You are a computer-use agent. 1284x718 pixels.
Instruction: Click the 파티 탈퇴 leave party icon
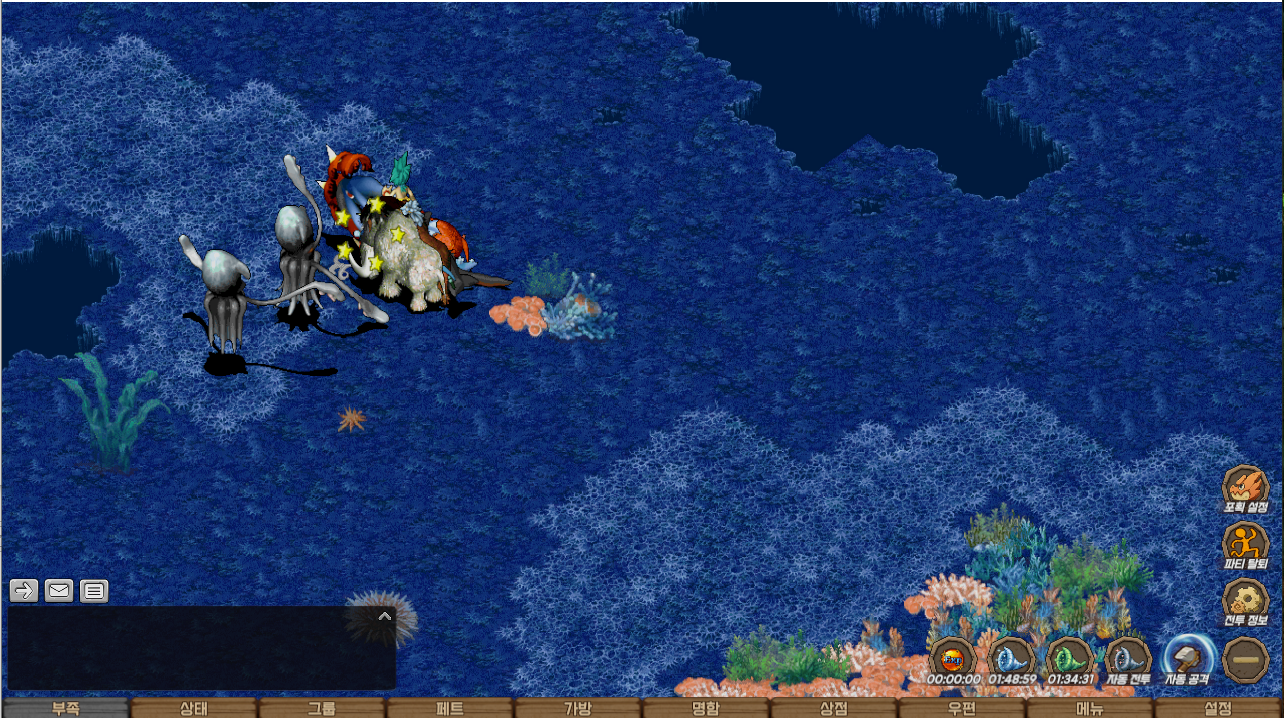tap(1245, 544)
